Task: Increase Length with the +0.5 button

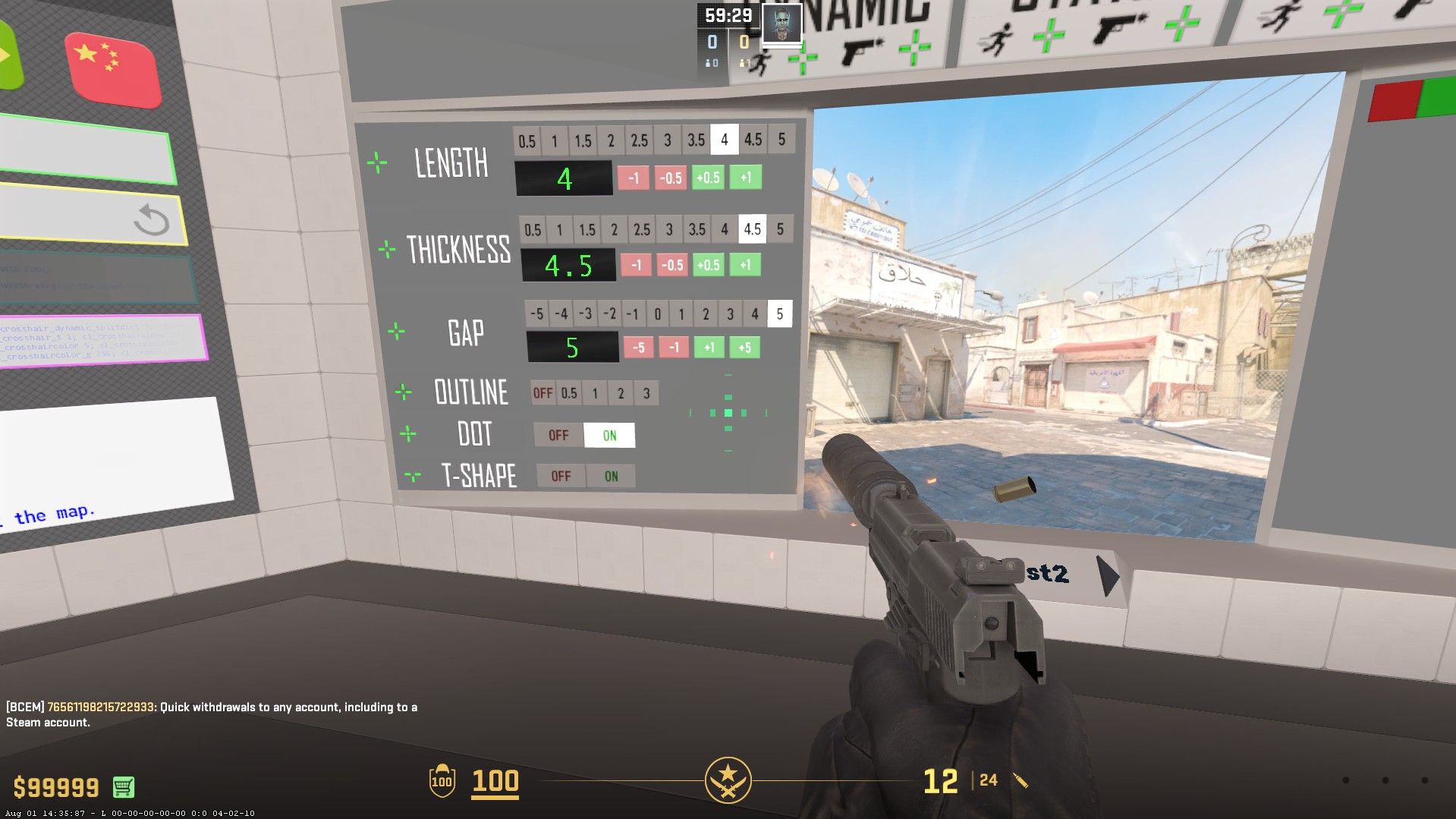Action: (708, 178)
